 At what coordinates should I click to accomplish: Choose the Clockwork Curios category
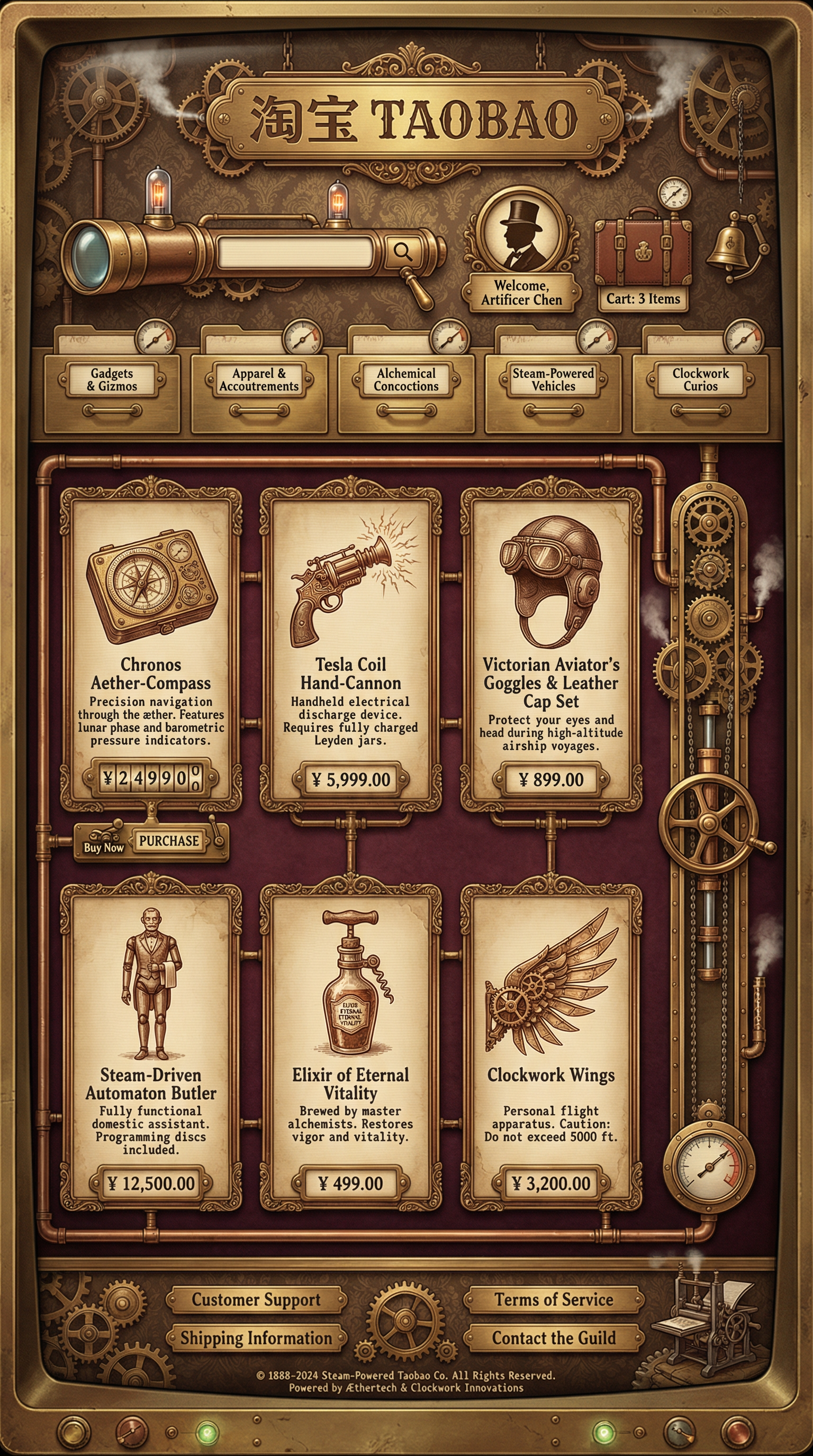click(700, 381)
